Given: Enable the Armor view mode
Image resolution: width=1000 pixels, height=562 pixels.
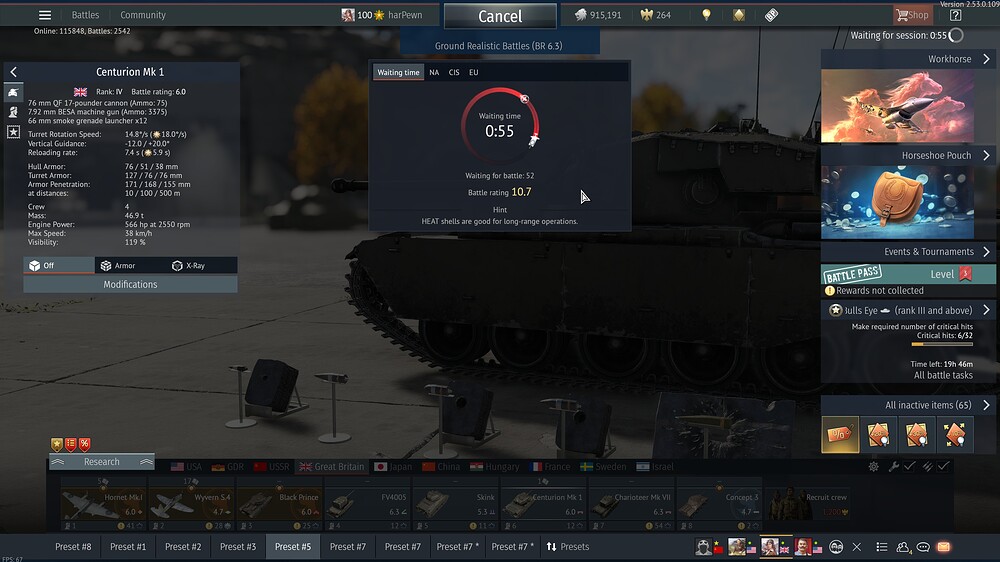Looking at the screenshot, I should coord(118,265).
